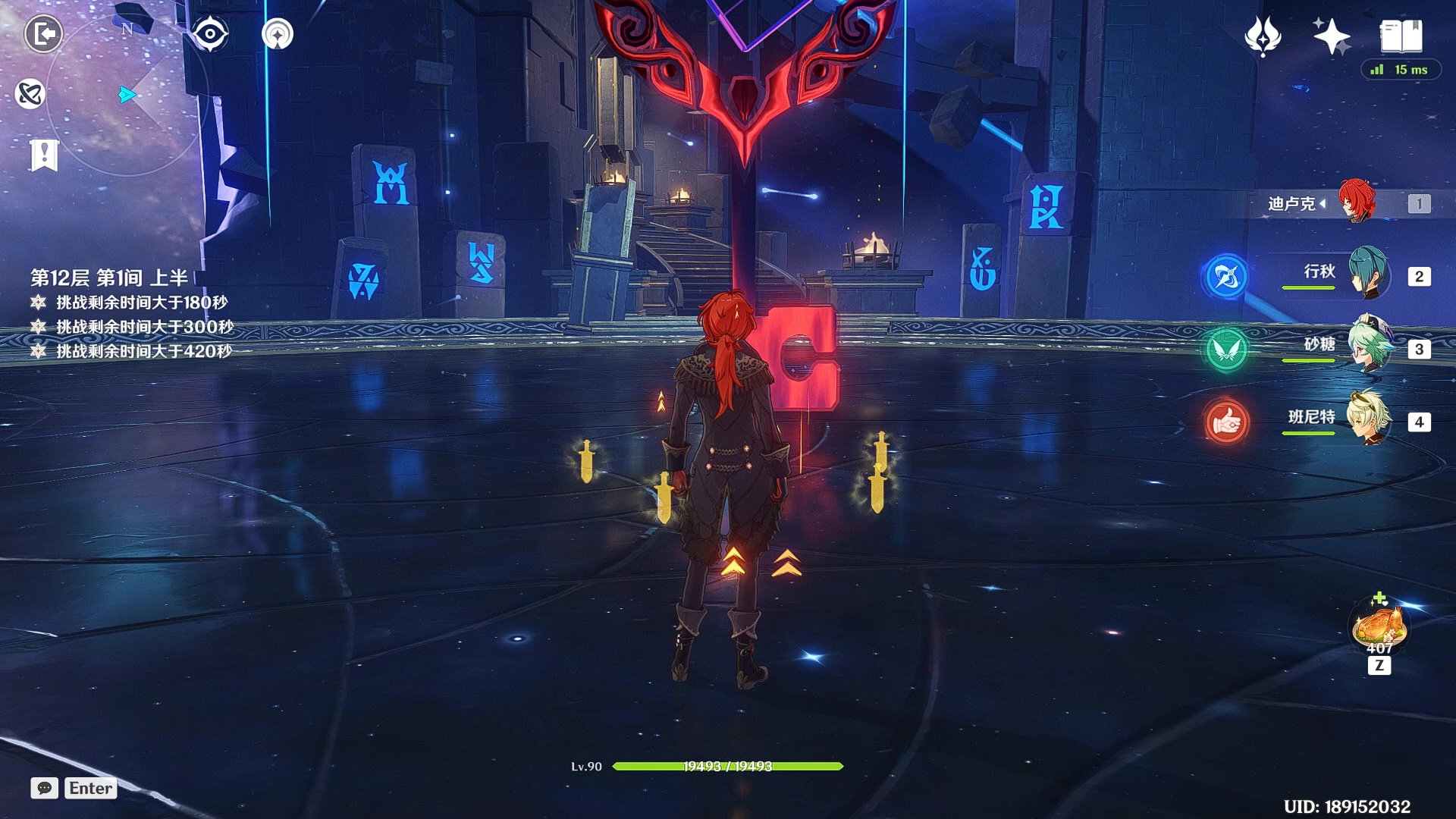Switch to party member 班尼特
Image resolution: width=1456 pixels, height=819 pixels.
pyautogui.click(x=1369, y=419)
